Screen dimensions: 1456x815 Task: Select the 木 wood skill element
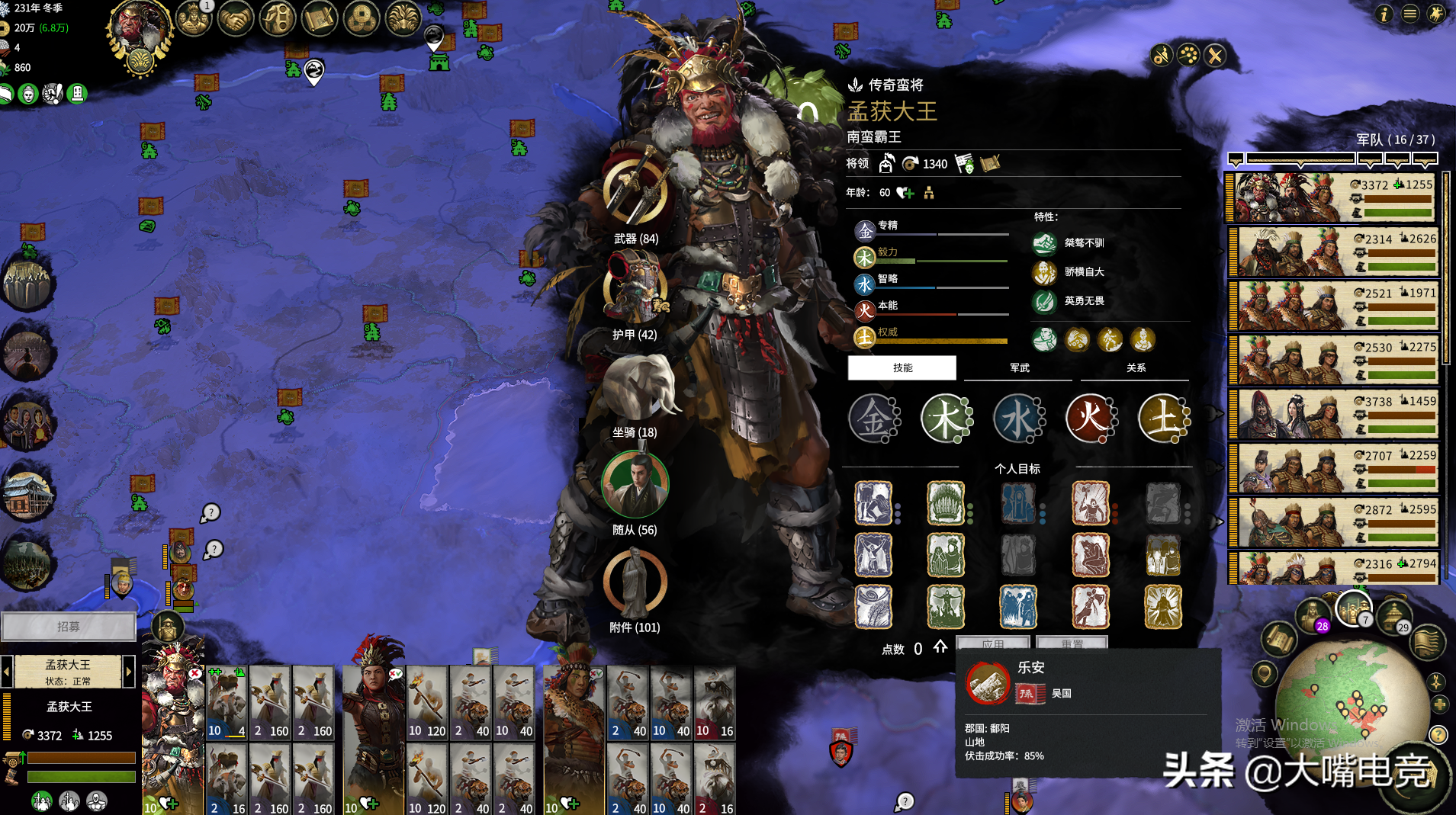[x=946, y=419]
